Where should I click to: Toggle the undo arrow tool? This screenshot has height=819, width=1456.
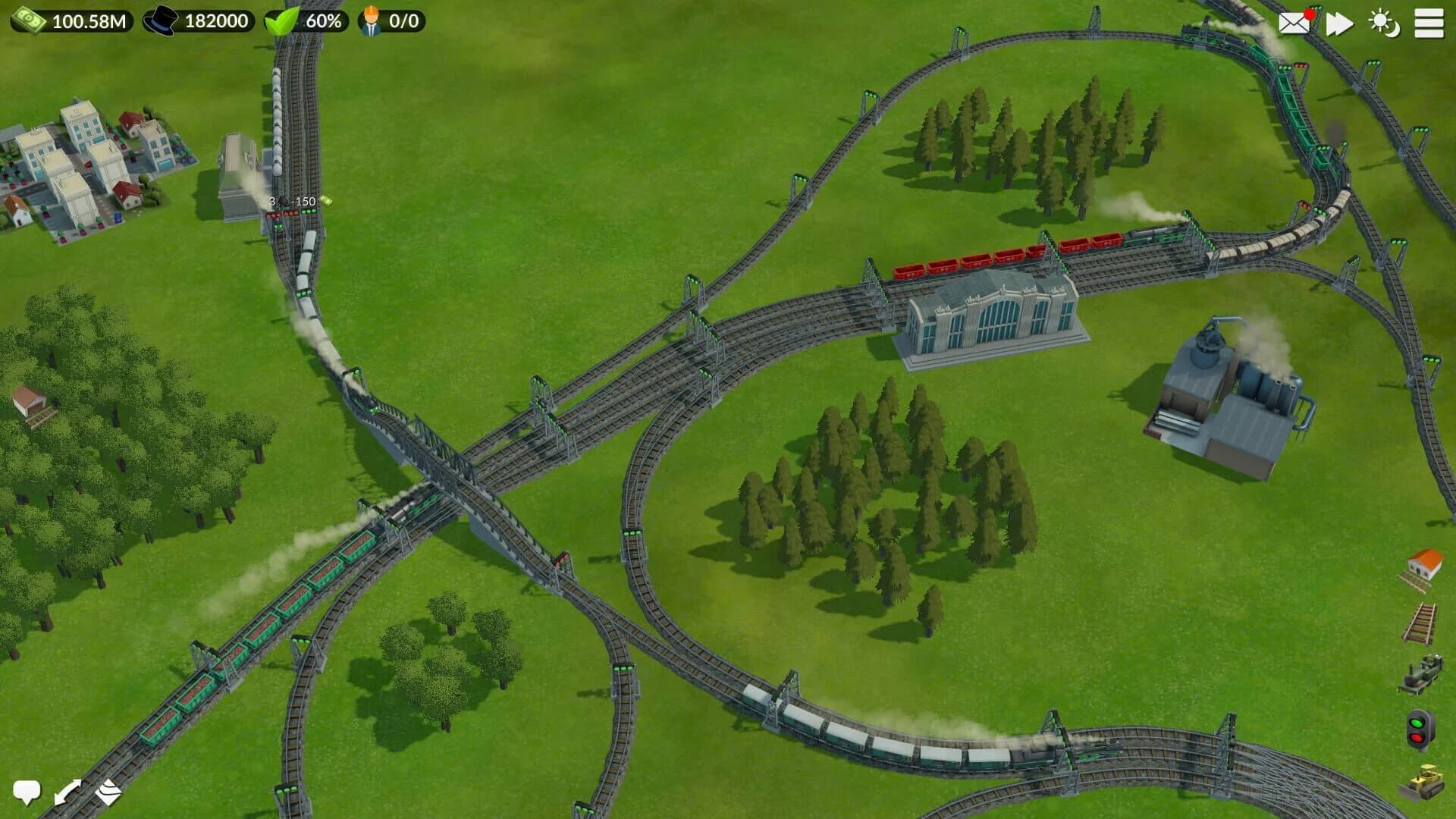tap(68, 792)
